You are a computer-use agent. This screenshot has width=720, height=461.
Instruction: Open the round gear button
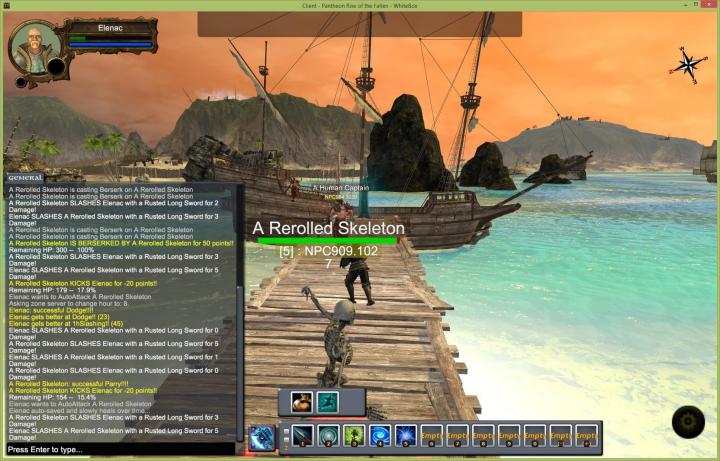[x=688, y=422]
